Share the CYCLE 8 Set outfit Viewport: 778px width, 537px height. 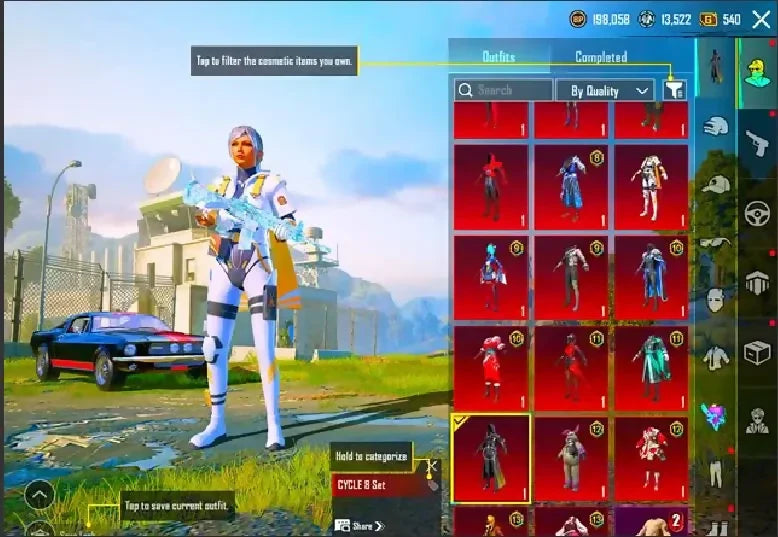[361, 525]
